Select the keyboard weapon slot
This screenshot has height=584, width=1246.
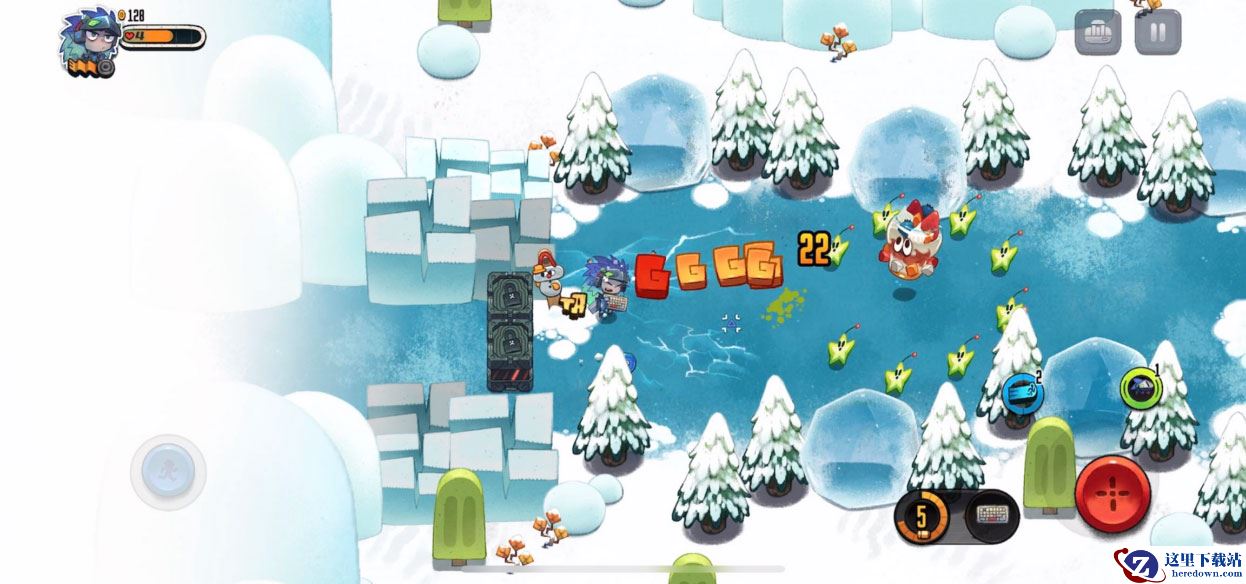pos(993,517)
